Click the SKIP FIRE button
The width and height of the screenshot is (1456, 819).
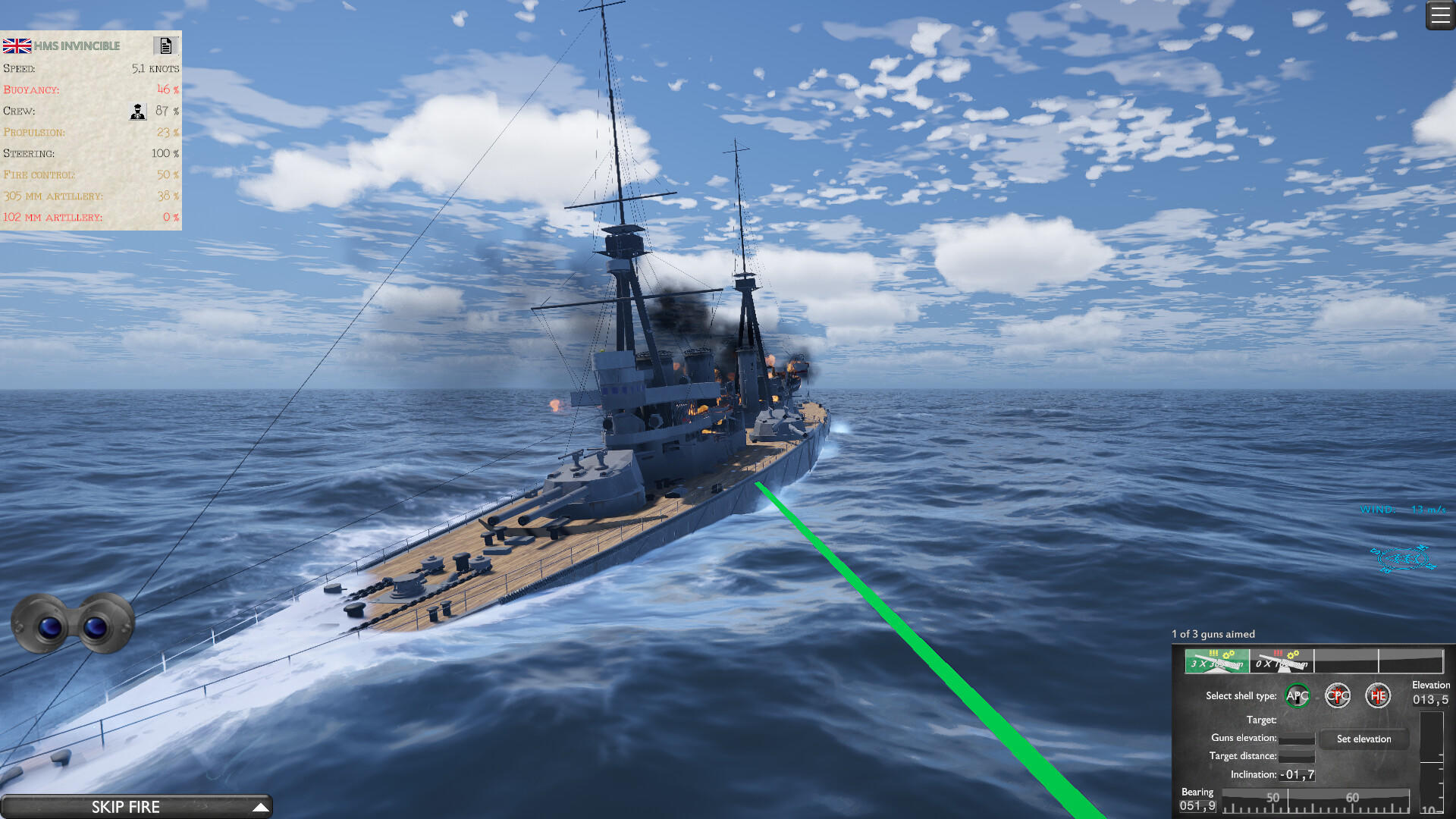tap(126, 806)
